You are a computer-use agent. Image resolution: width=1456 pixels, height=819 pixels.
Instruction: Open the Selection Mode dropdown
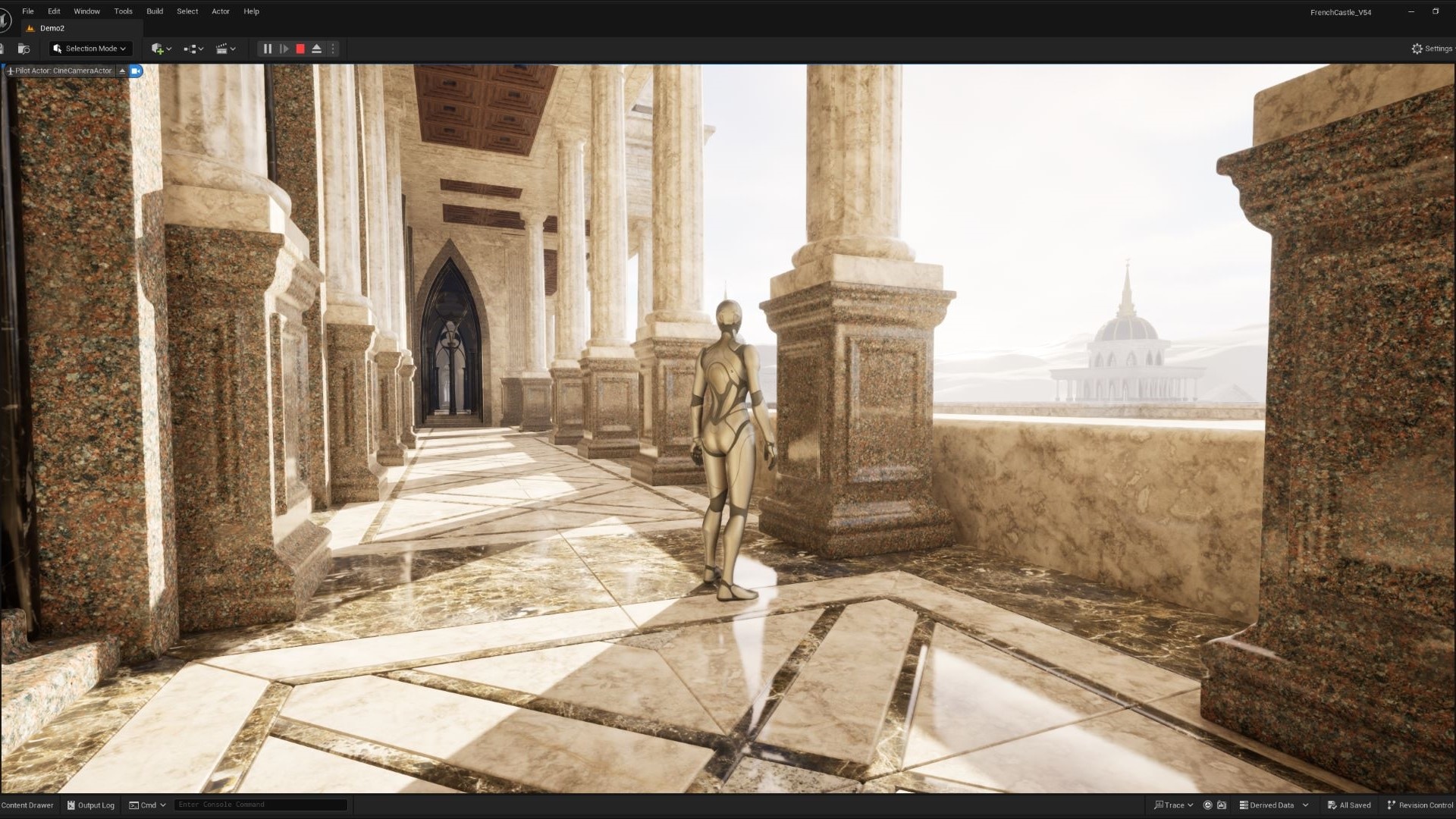tap(89, 48)
